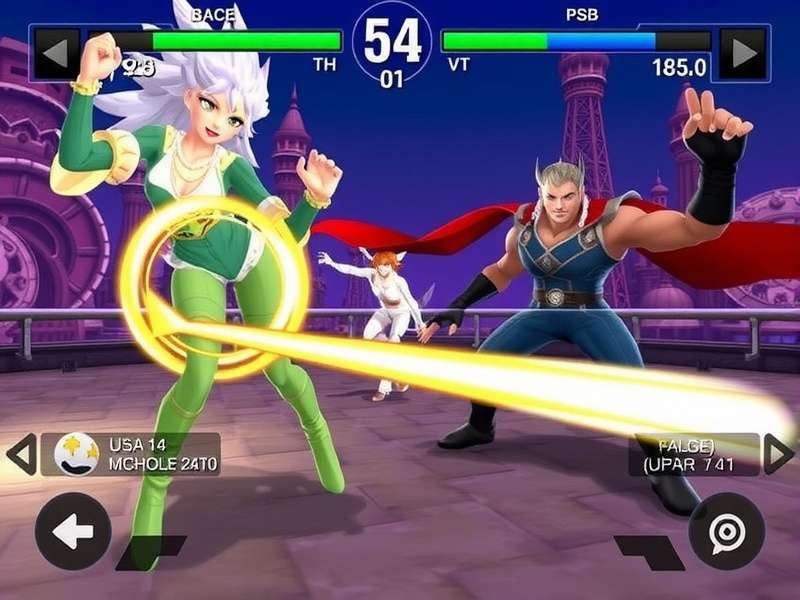The width and height of the screenshot is (800, 600).
Task: Tap the round back arrow button
Action: tap(73, 531)
